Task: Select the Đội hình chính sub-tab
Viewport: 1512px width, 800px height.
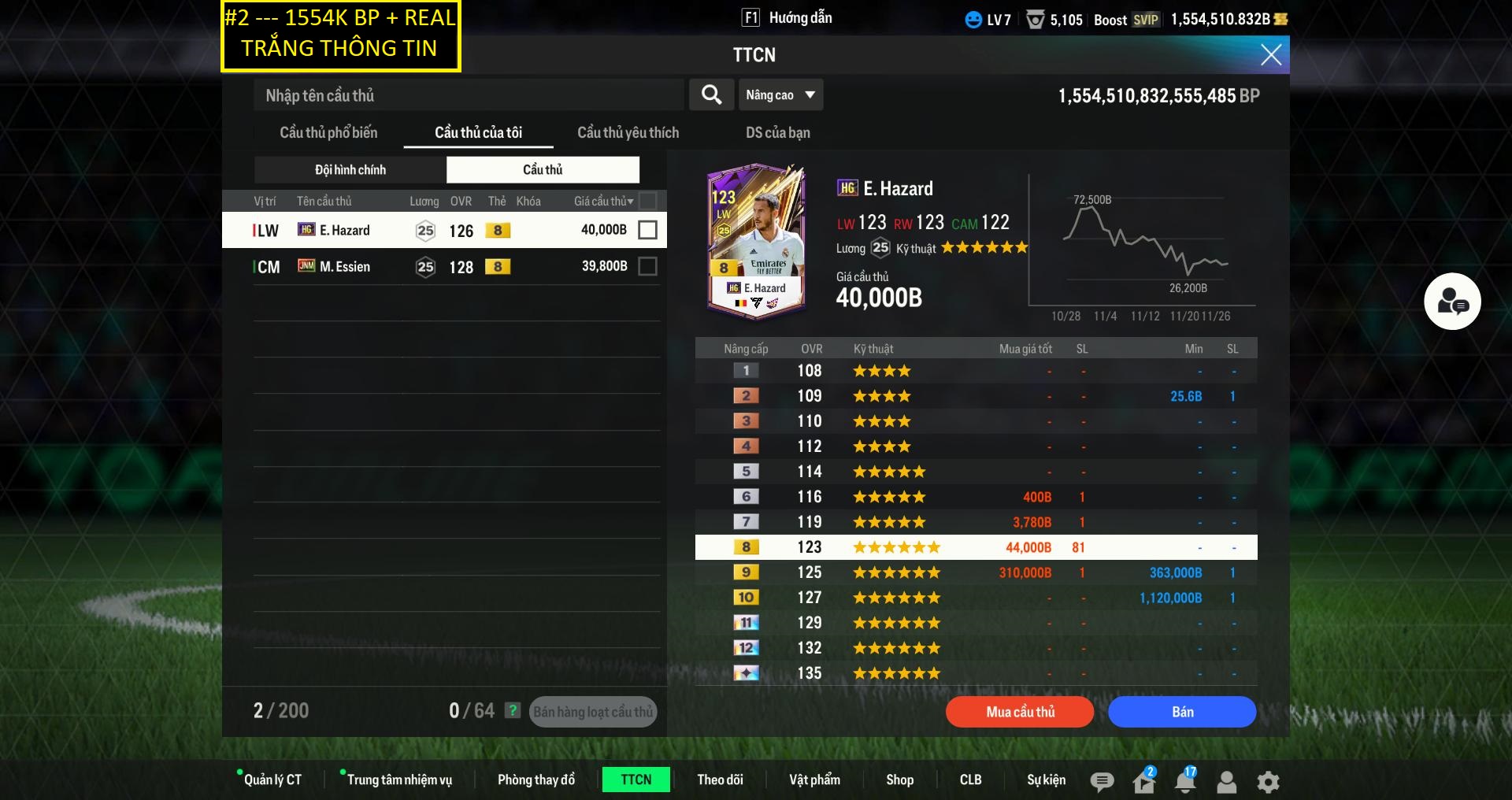Action: point(350,169)
